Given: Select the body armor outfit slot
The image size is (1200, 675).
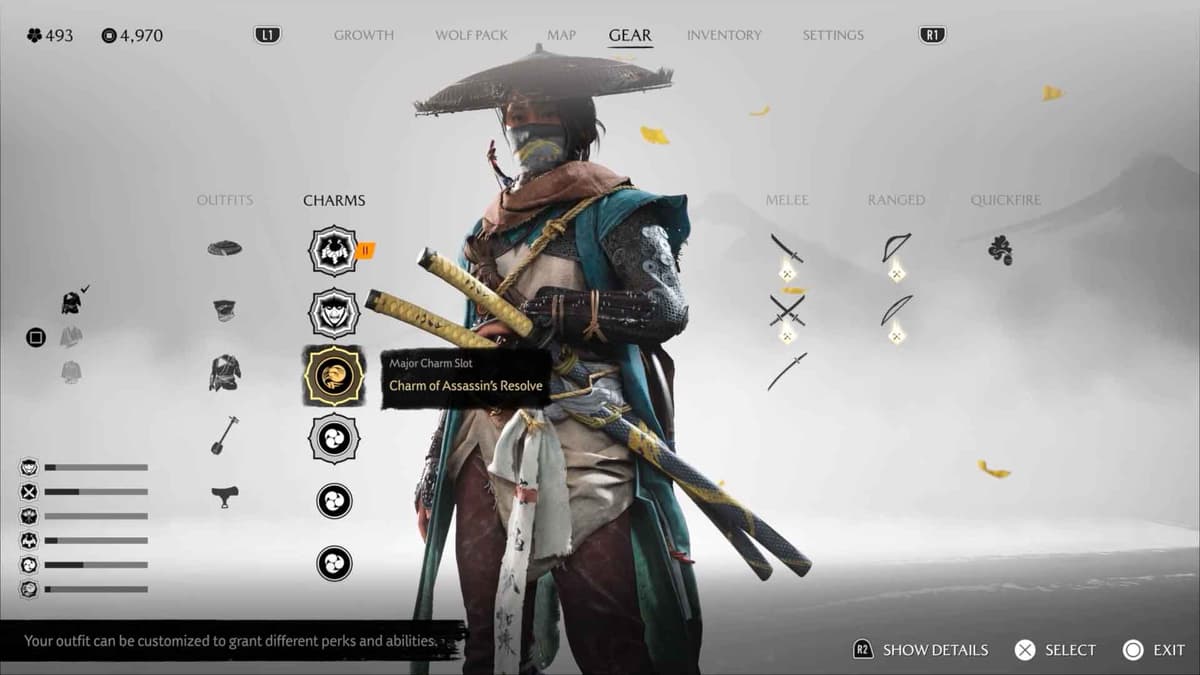Looking at the screenshot, I should coord(225,373).
